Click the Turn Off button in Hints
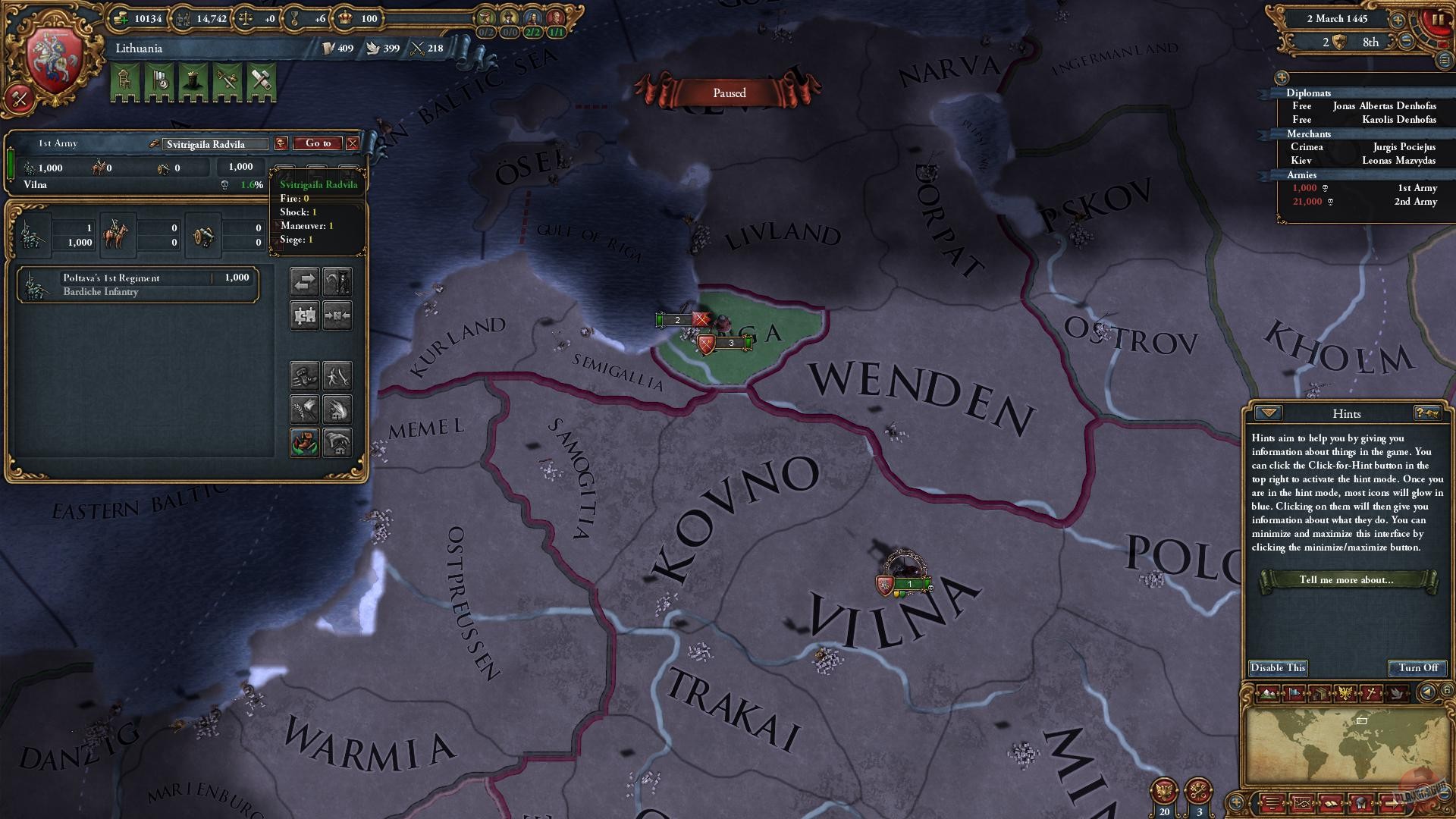This screenshot has width=1456, height=819. (1417, 668)
